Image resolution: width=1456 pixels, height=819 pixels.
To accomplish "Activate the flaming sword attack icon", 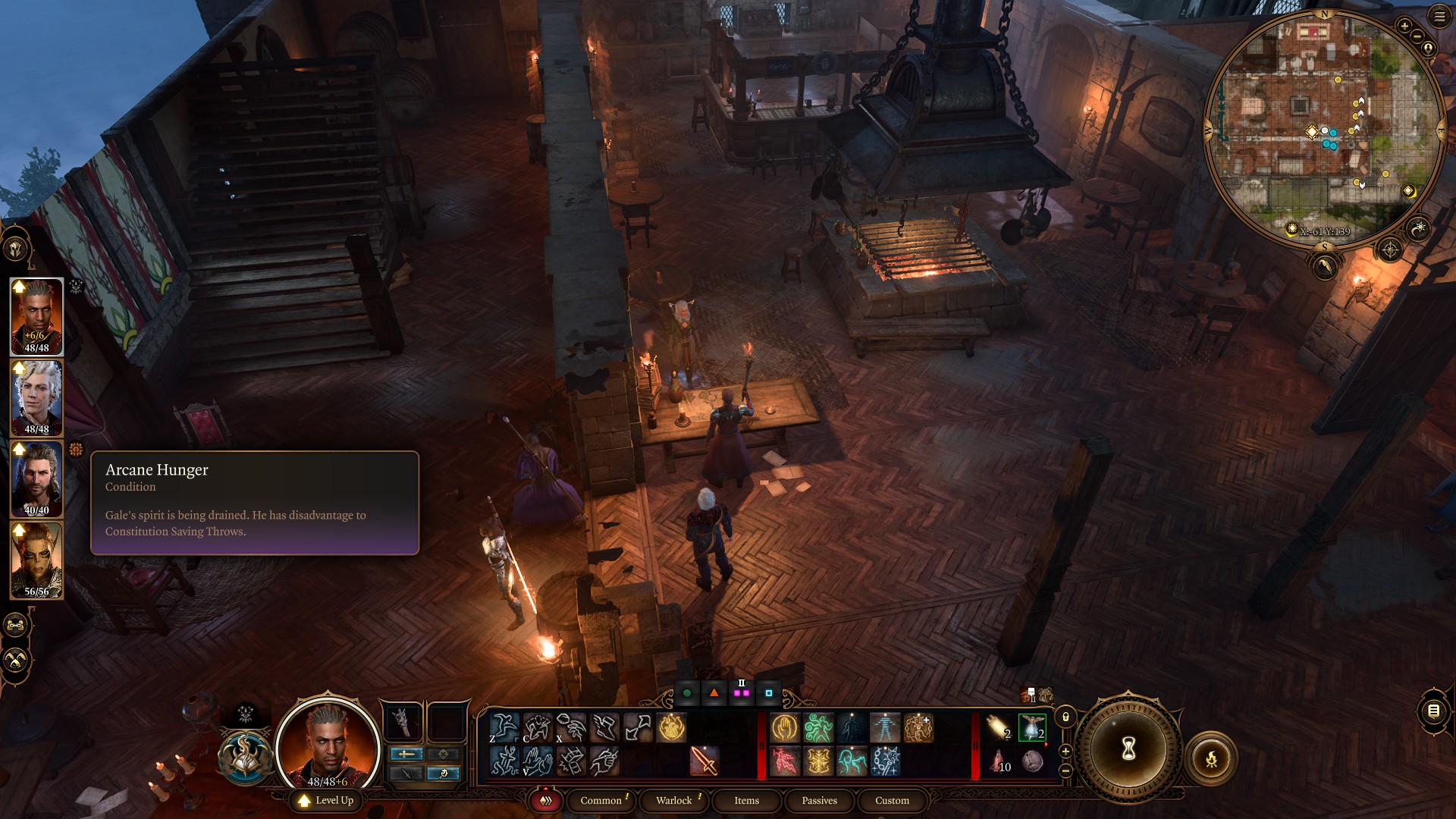I will (x=704, y=761).
